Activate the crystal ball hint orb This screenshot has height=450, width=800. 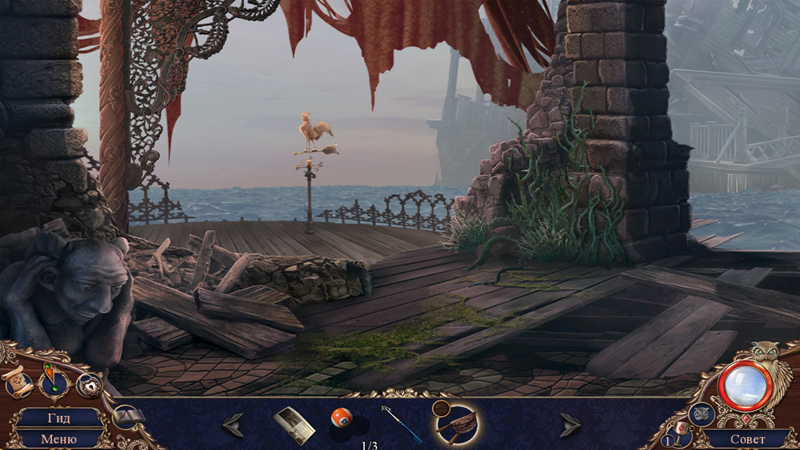(744, 385)
